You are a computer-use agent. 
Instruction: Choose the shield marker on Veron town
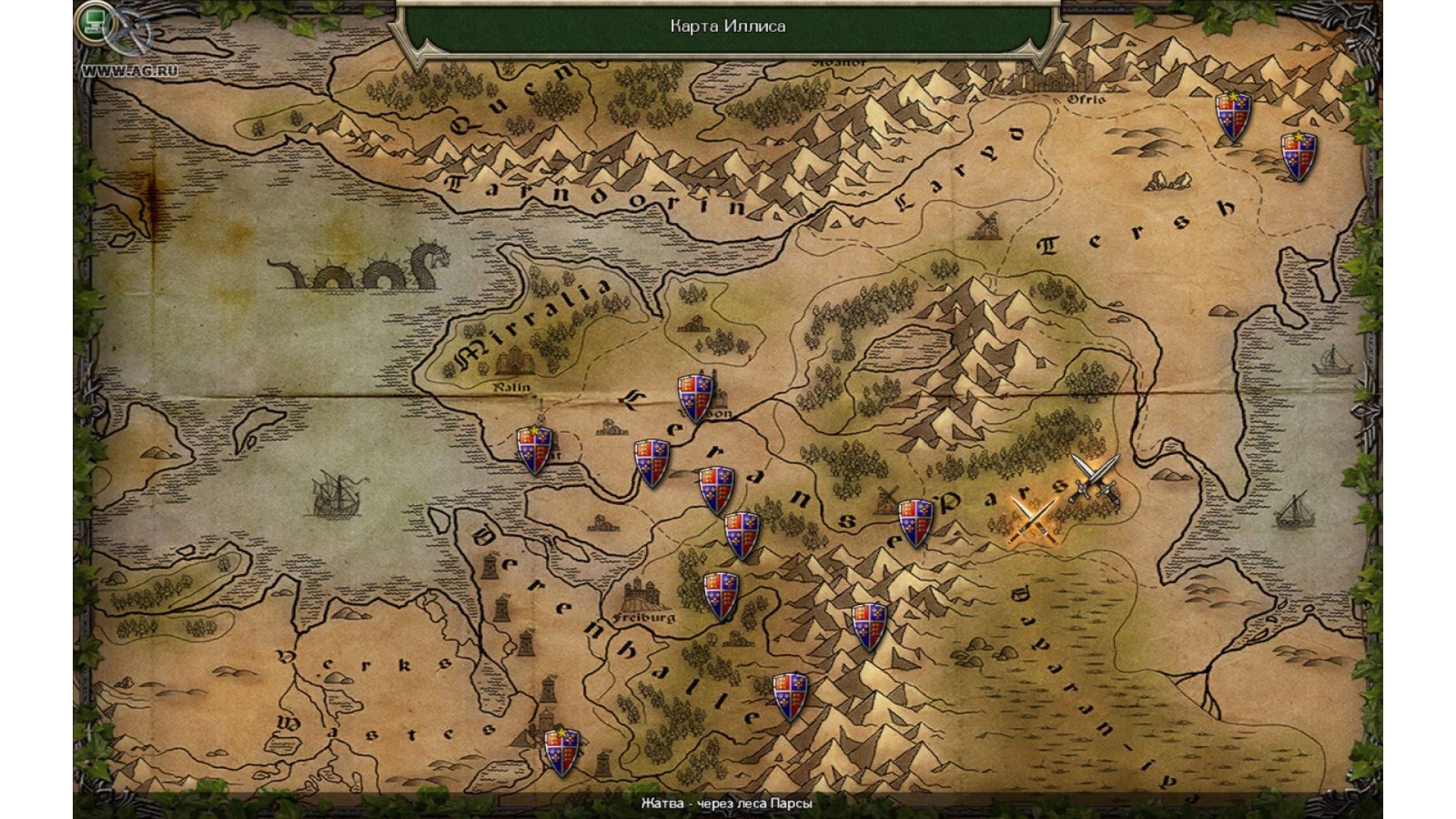click(x=695, y=397)
